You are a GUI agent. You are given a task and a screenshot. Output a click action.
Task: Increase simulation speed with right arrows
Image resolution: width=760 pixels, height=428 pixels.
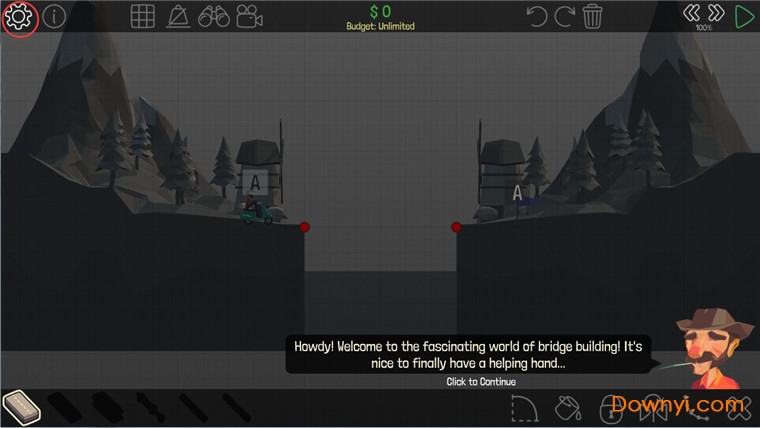point(715,13)
